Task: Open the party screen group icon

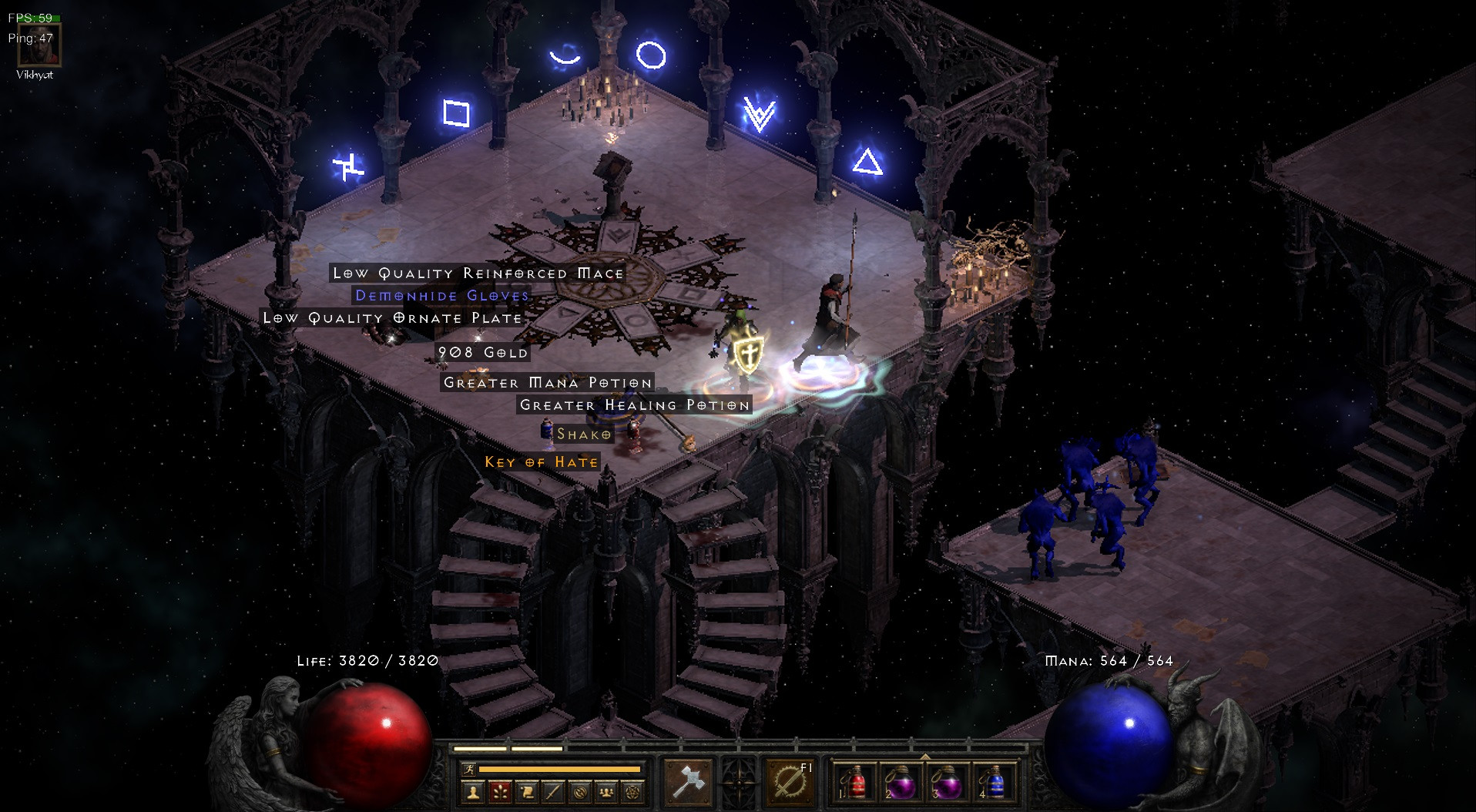Action: click(606, 791)
